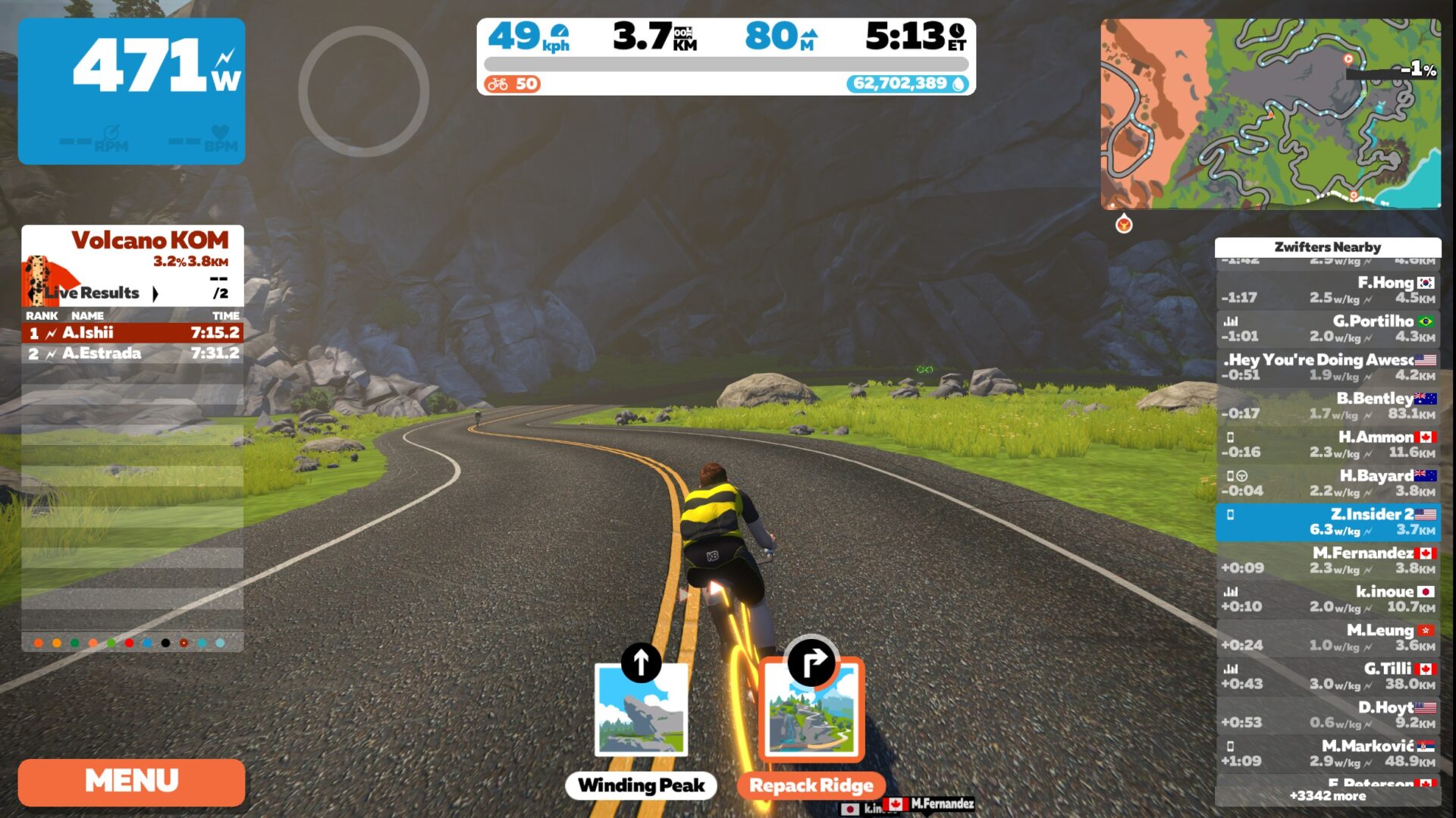The width and height of the screenshot is (1456, 818).
Task: Click A.Ishii's row in the Volcano KOM results
Action: point(129,332)
